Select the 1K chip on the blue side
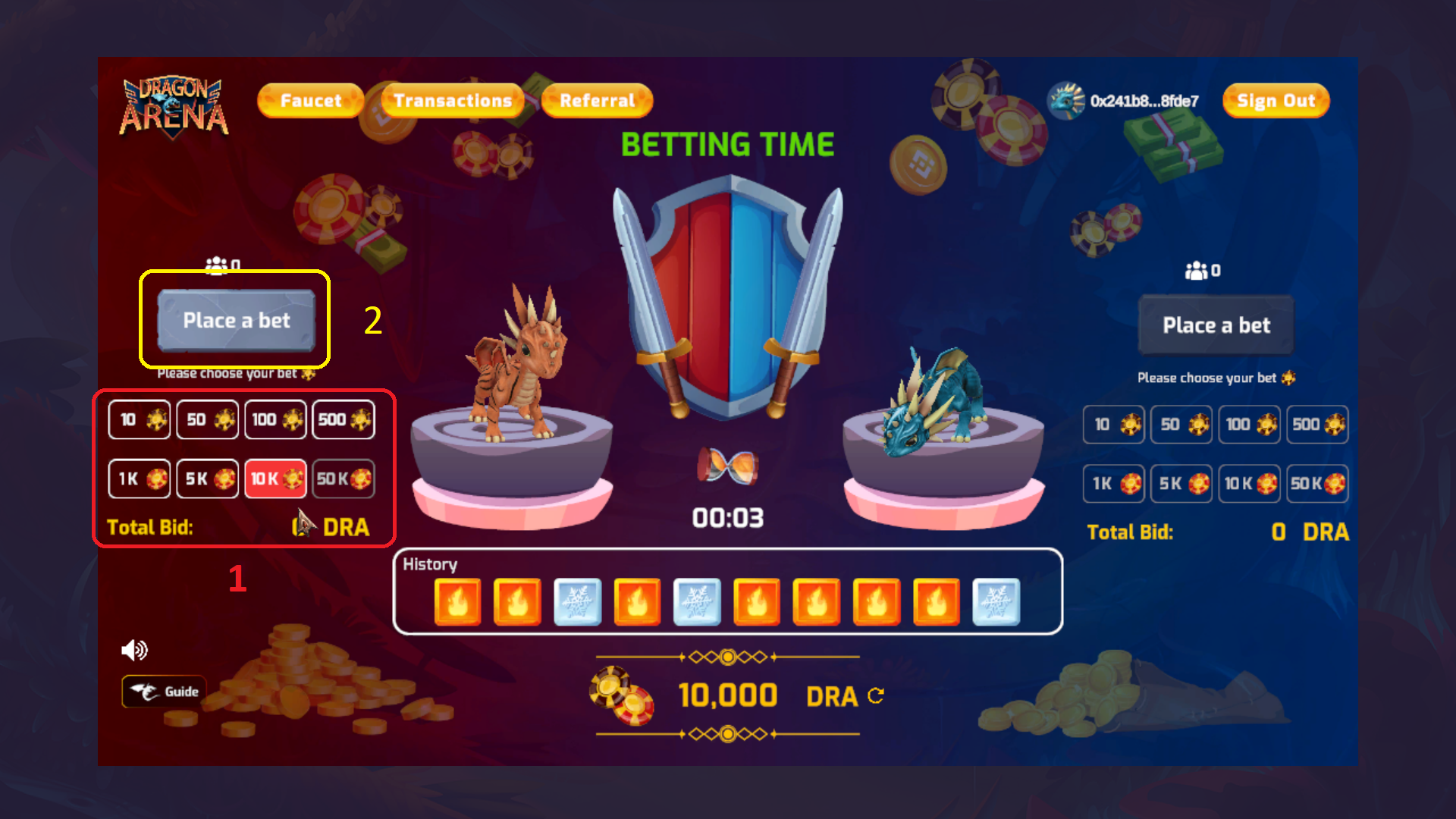 coord(1112,484)
